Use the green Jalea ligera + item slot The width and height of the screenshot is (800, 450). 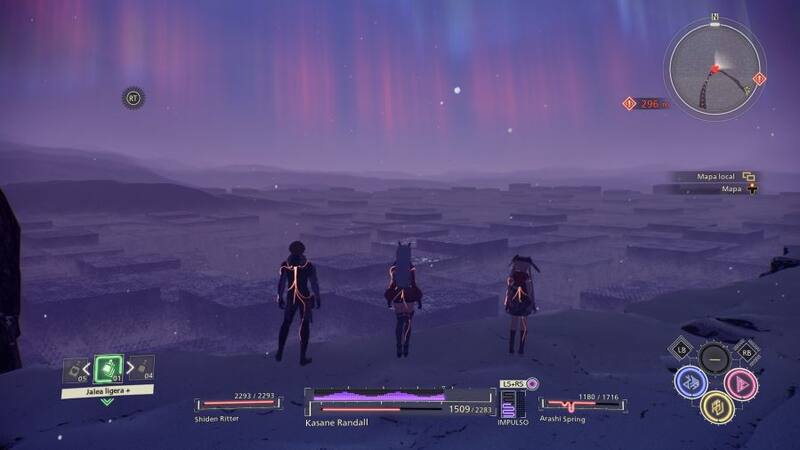108,368
